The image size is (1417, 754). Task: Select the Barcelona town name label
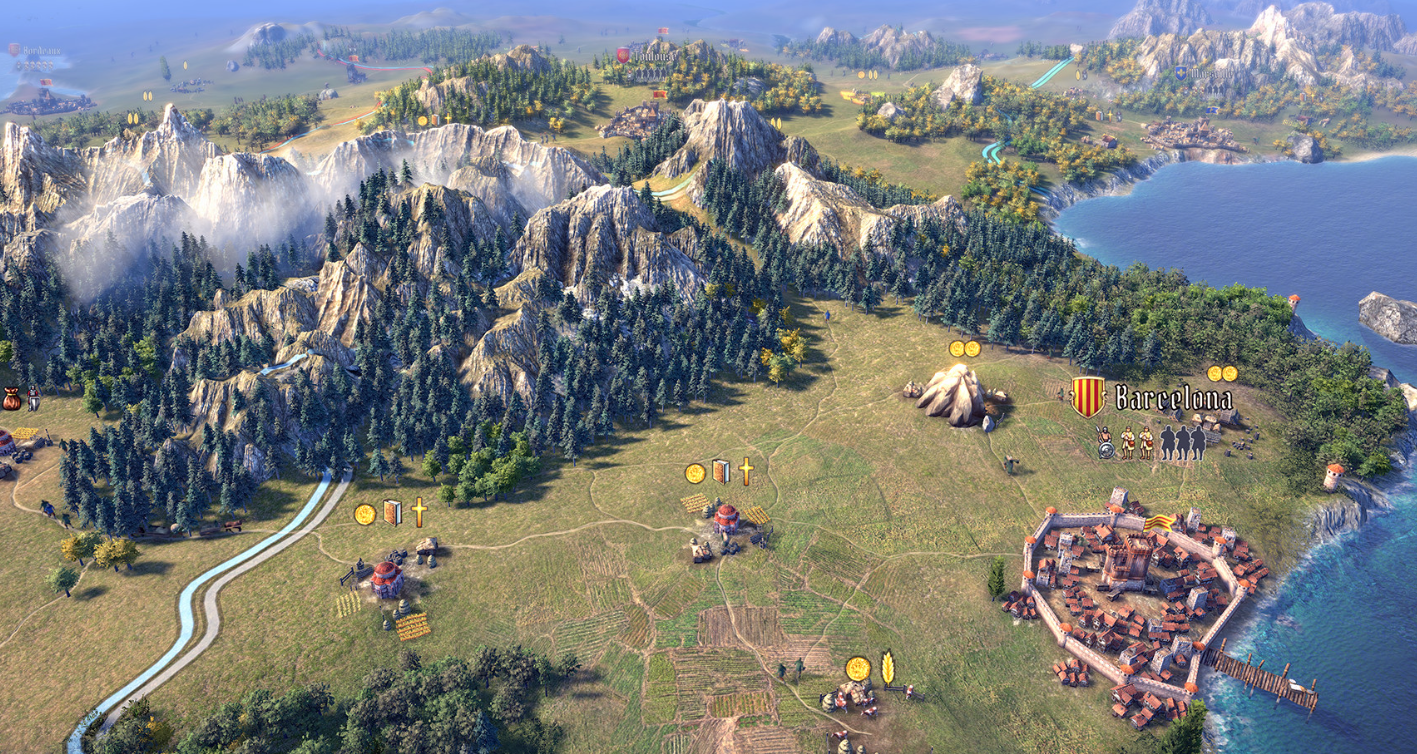[1173, 399]
